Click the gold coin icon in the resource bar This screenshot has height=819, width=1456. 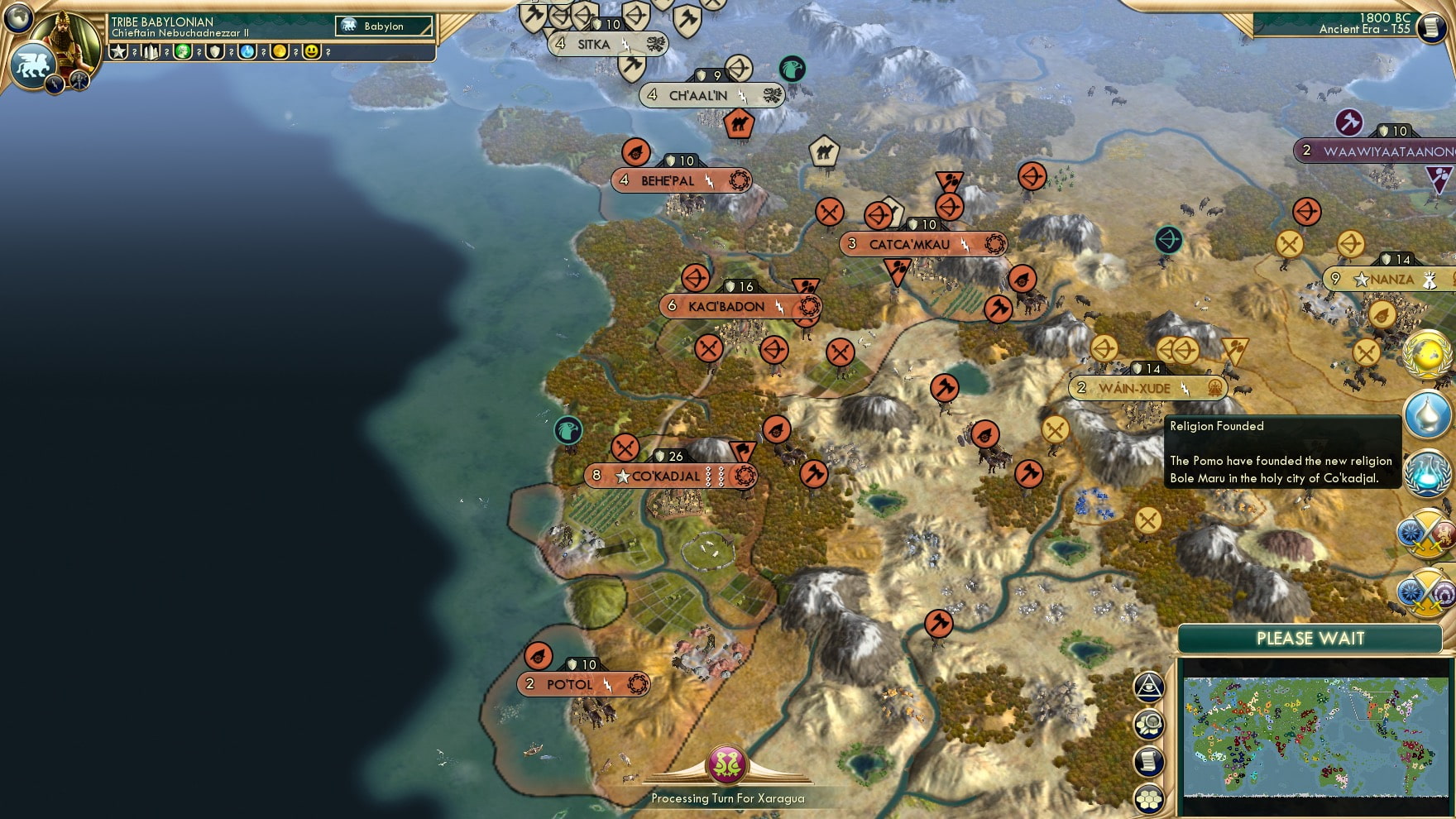[280, 52]
